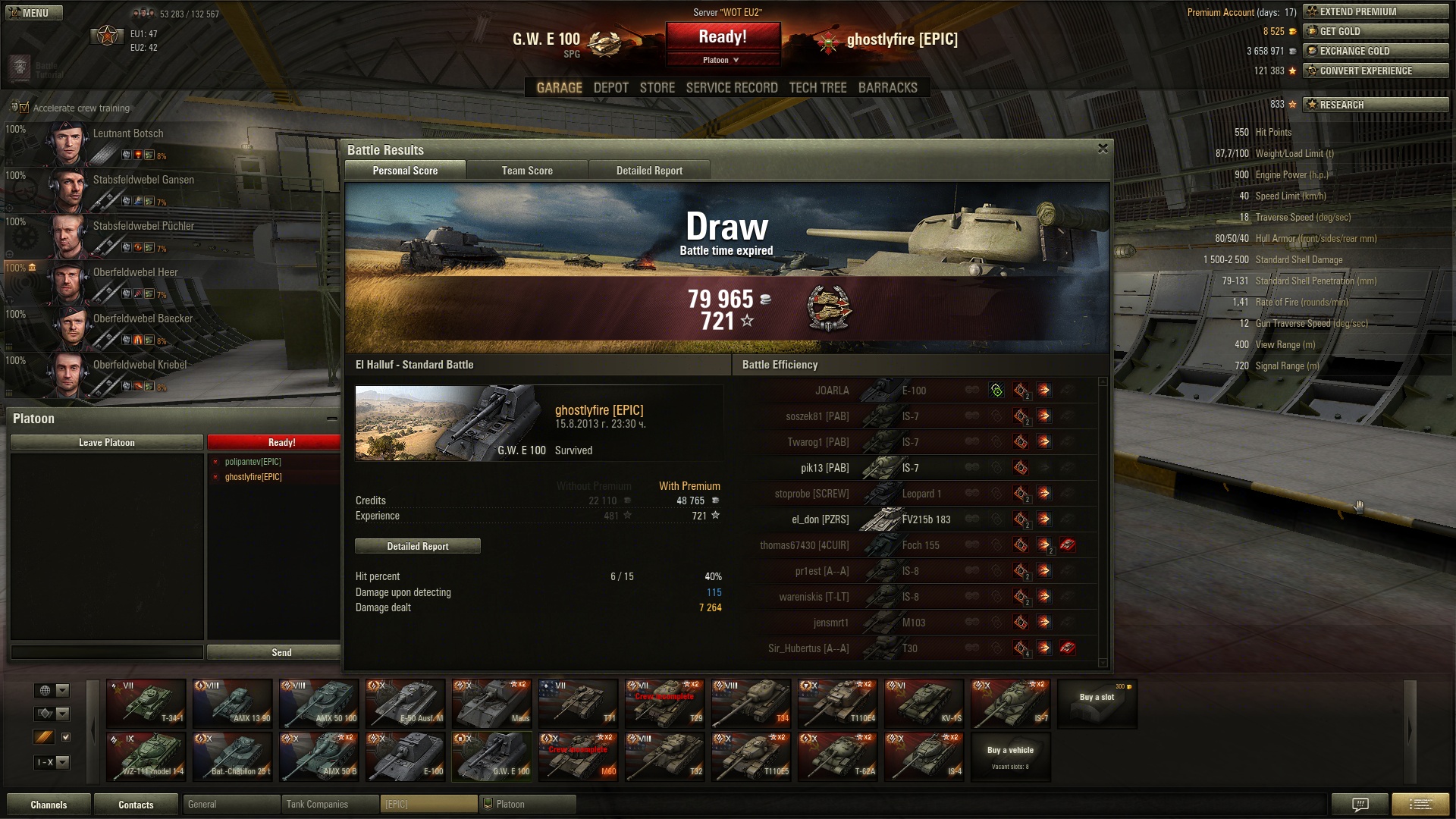Open the Detailed Report tab
This screenshot has height=819, width=1456.
pyautogui.click(x=649, y=171)
